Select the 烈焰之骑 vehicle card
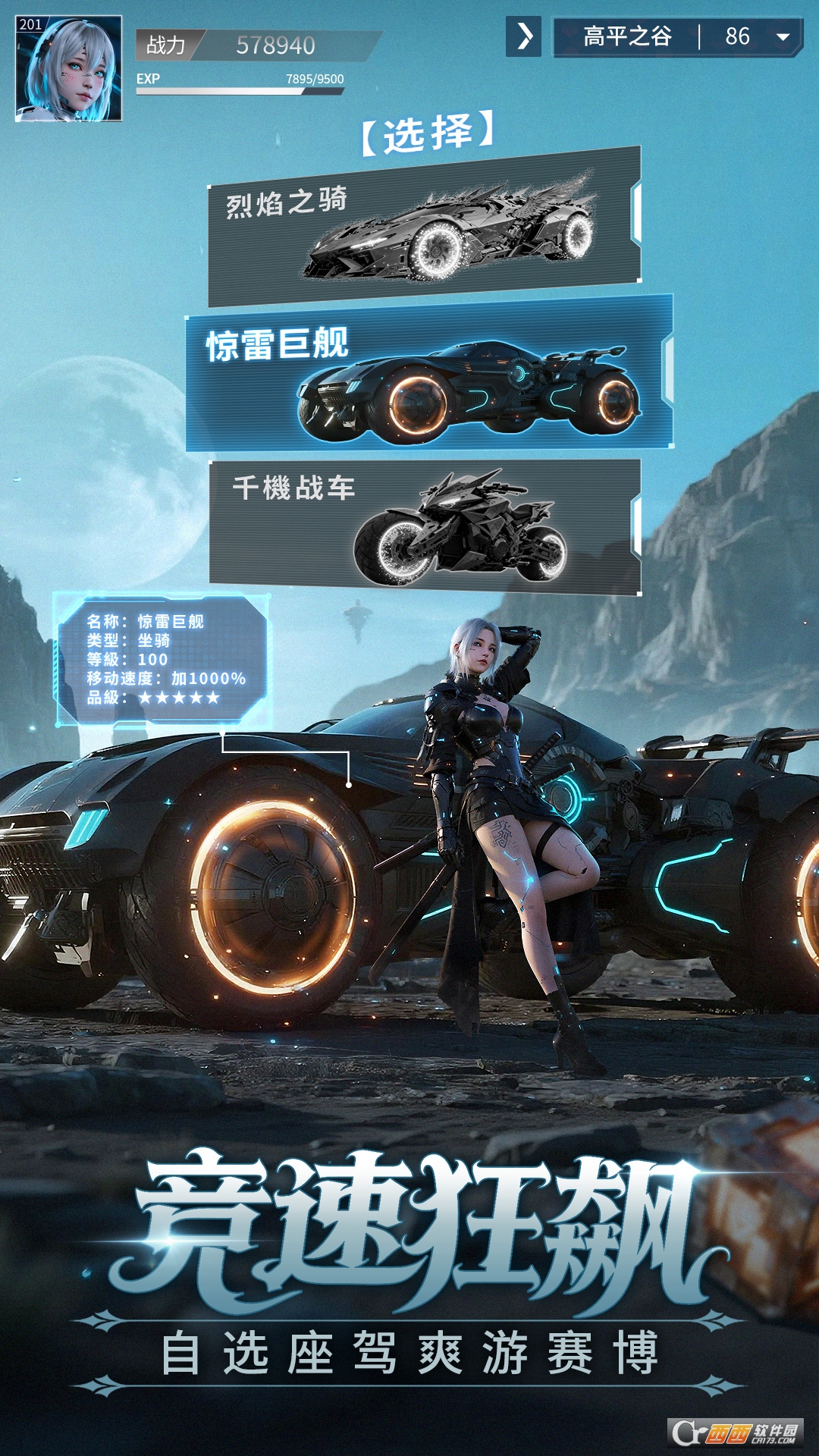 pyautogui.click(x=425, y=226)
